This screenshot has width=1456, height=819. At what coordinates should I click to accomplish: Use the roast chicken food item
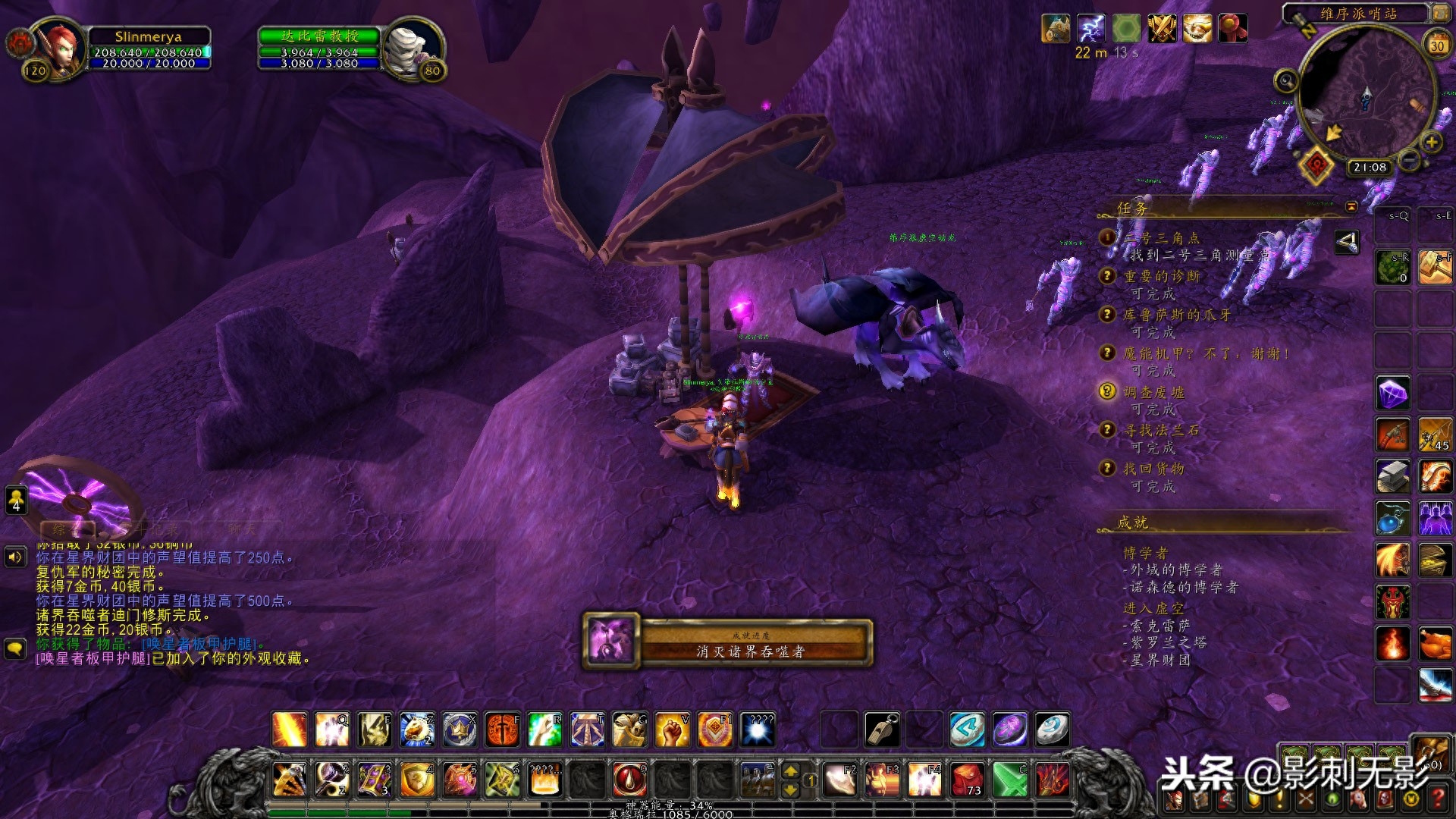(x=1436, y=644)
